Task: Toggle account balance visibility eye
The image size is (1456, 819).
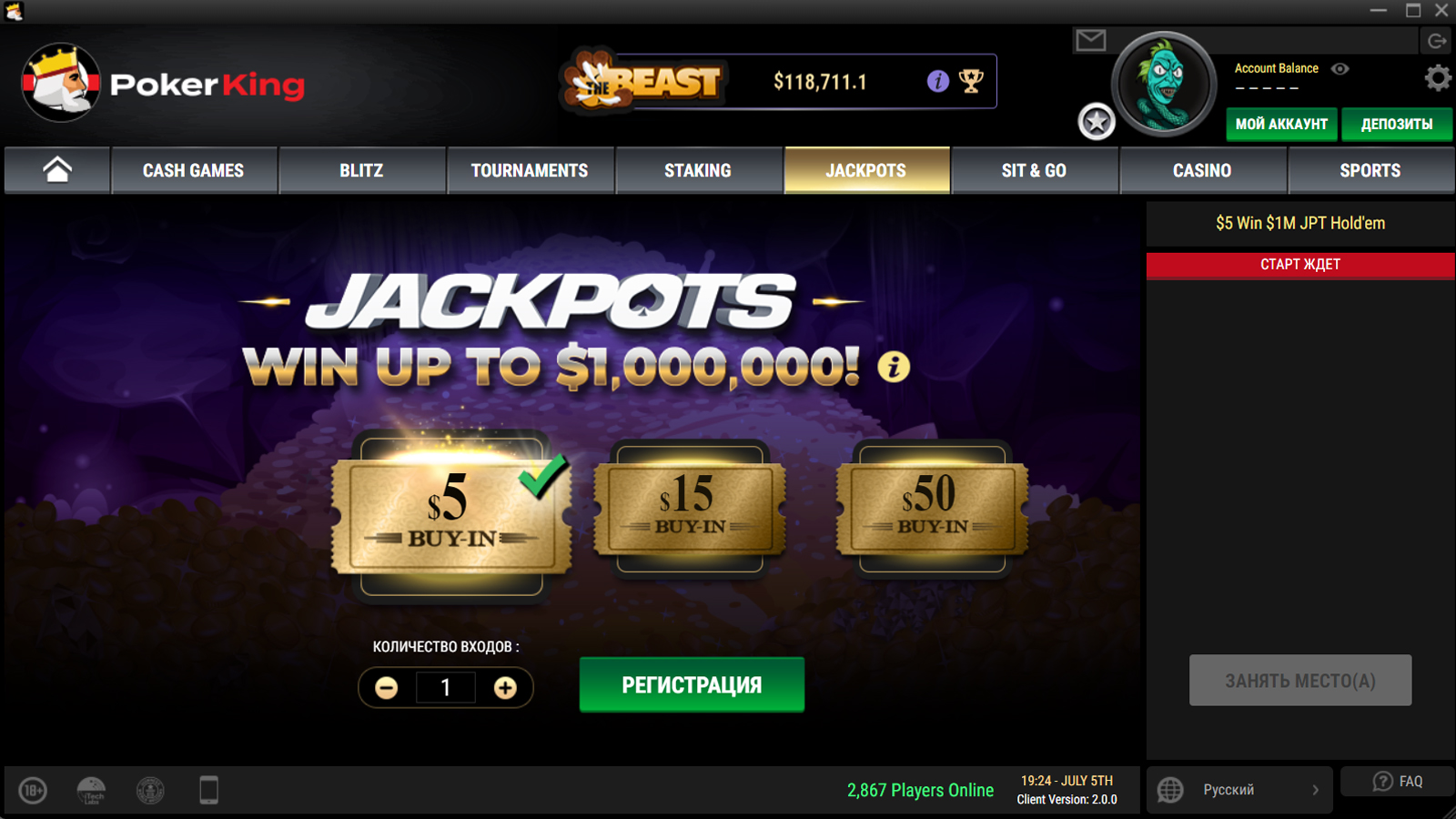Action: coord(1340,68)
